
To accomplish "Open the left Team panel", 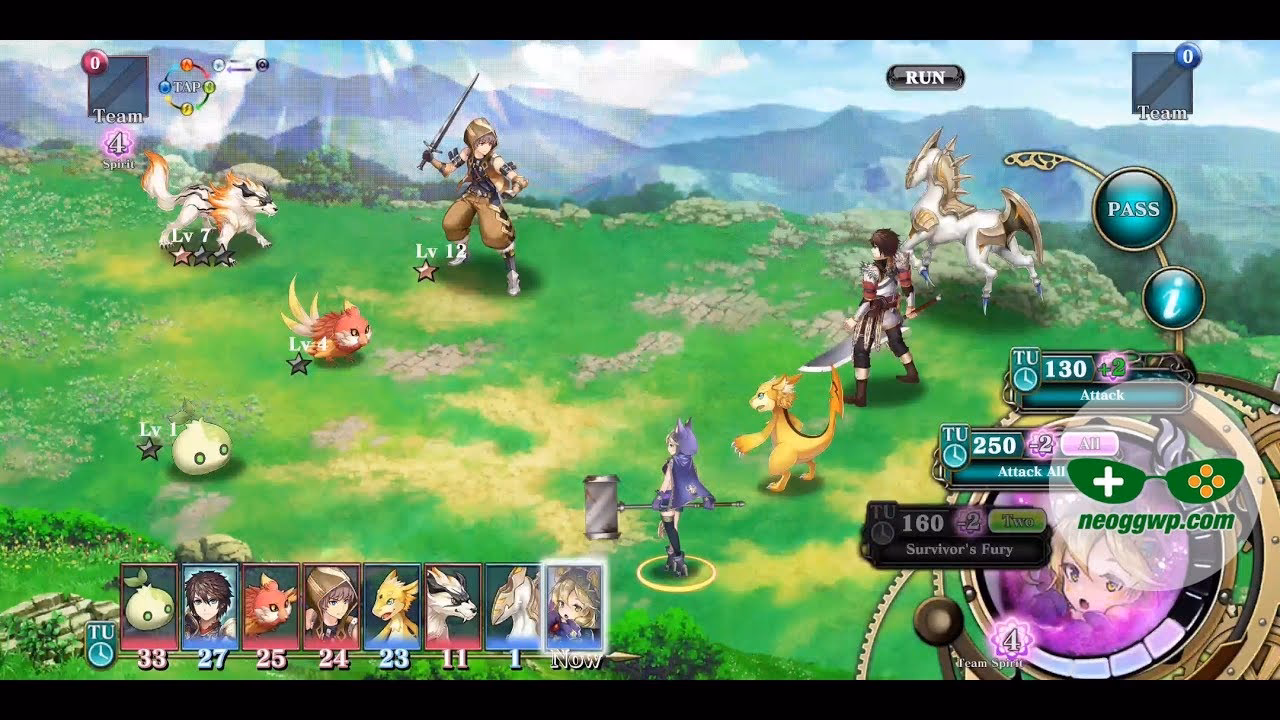I will tap(118, 88).
